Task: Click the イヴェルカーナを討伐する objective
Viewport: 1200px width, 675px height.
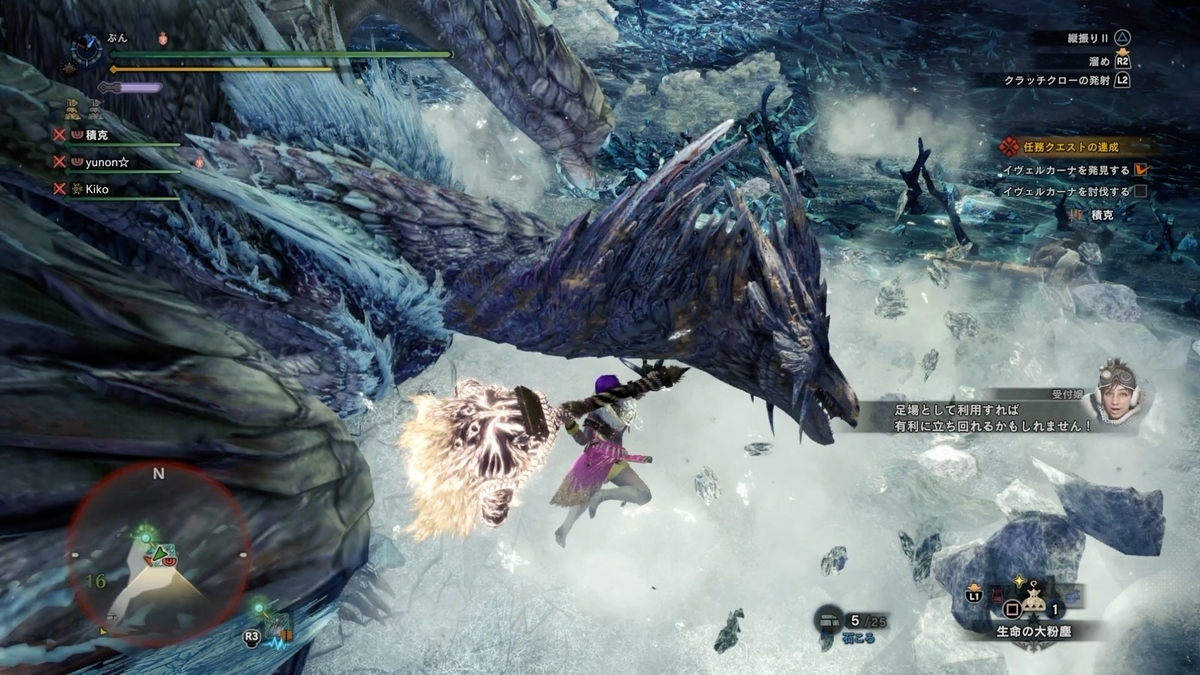Action: tap(1069, 191)
